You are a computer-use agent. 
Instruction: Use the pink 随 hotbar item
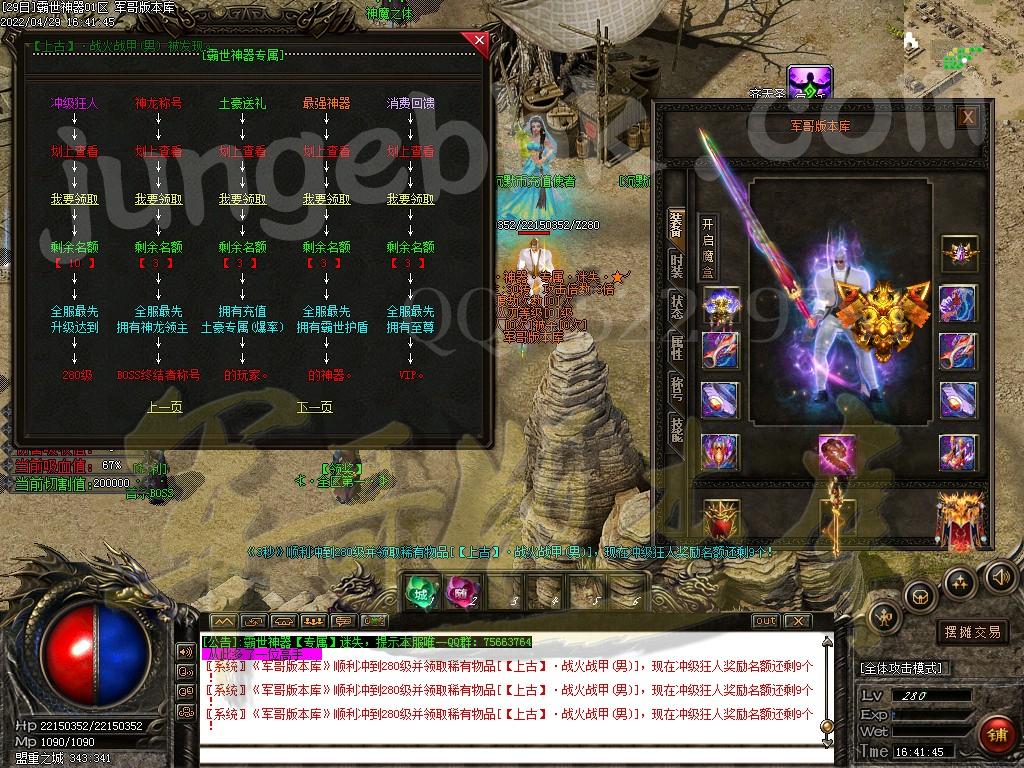(x=459, y=591)
